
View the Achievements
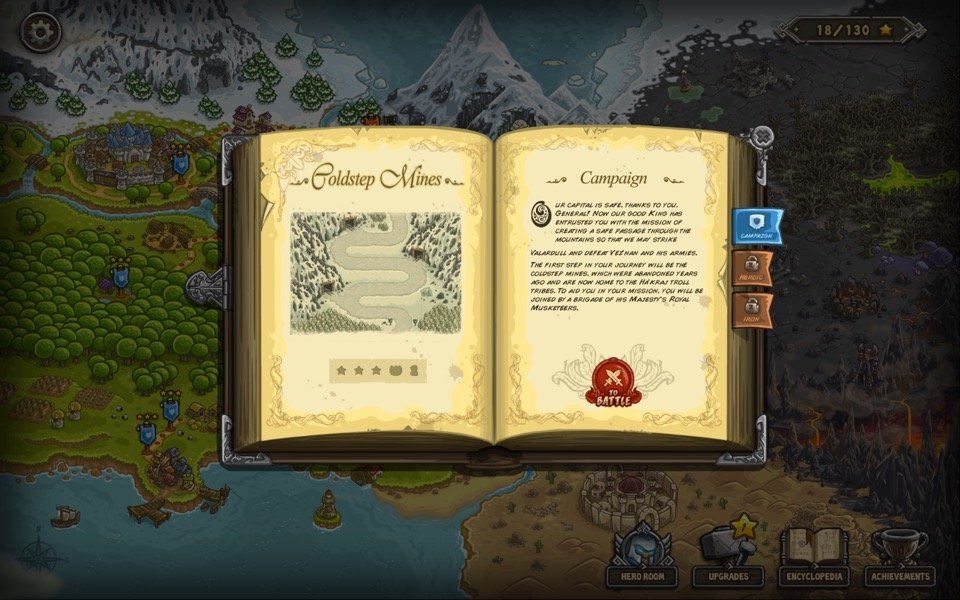coord(900,558)
